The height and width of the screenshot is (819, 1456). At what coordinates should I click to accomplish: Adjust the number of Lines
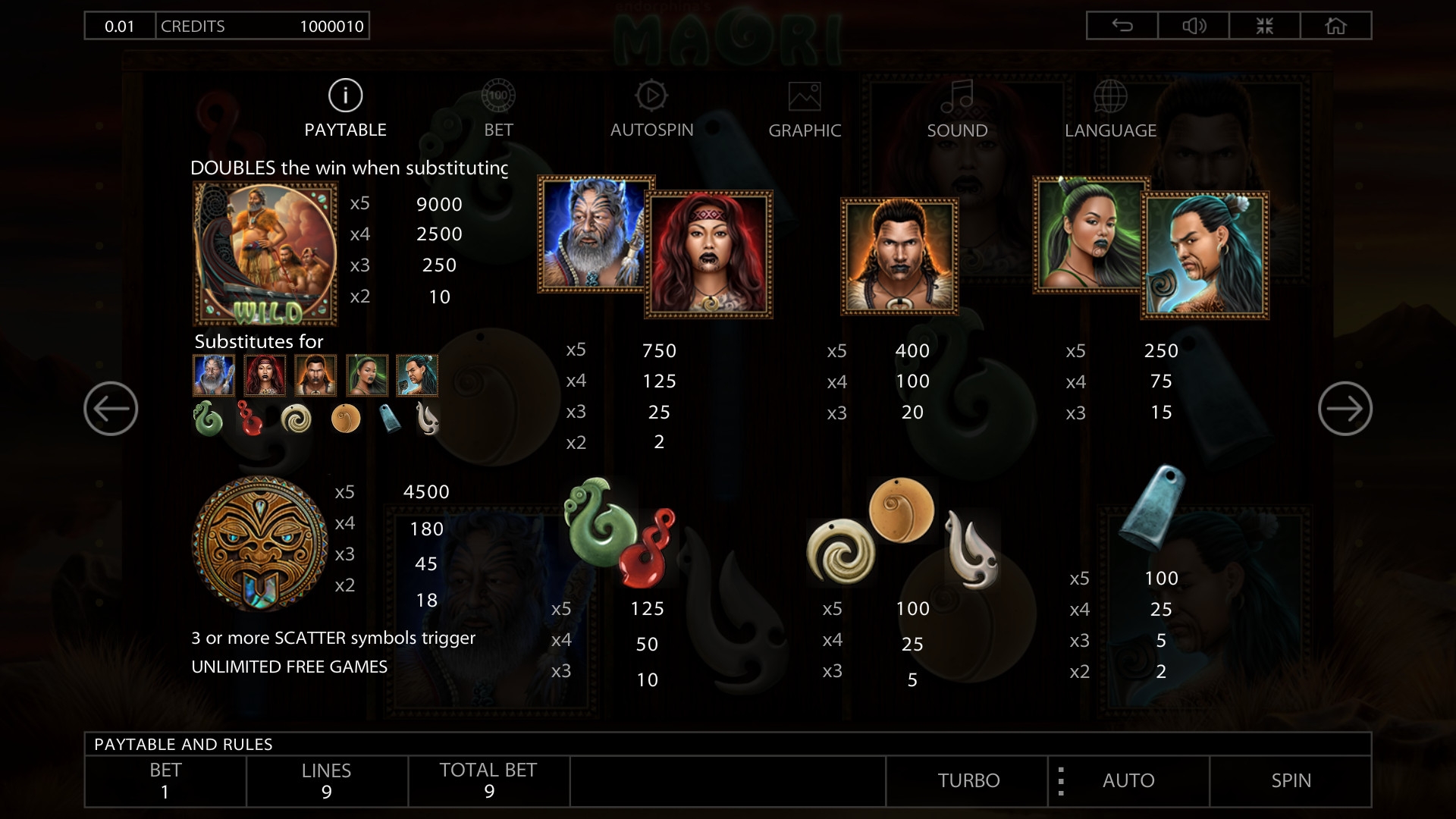[326, 781]
